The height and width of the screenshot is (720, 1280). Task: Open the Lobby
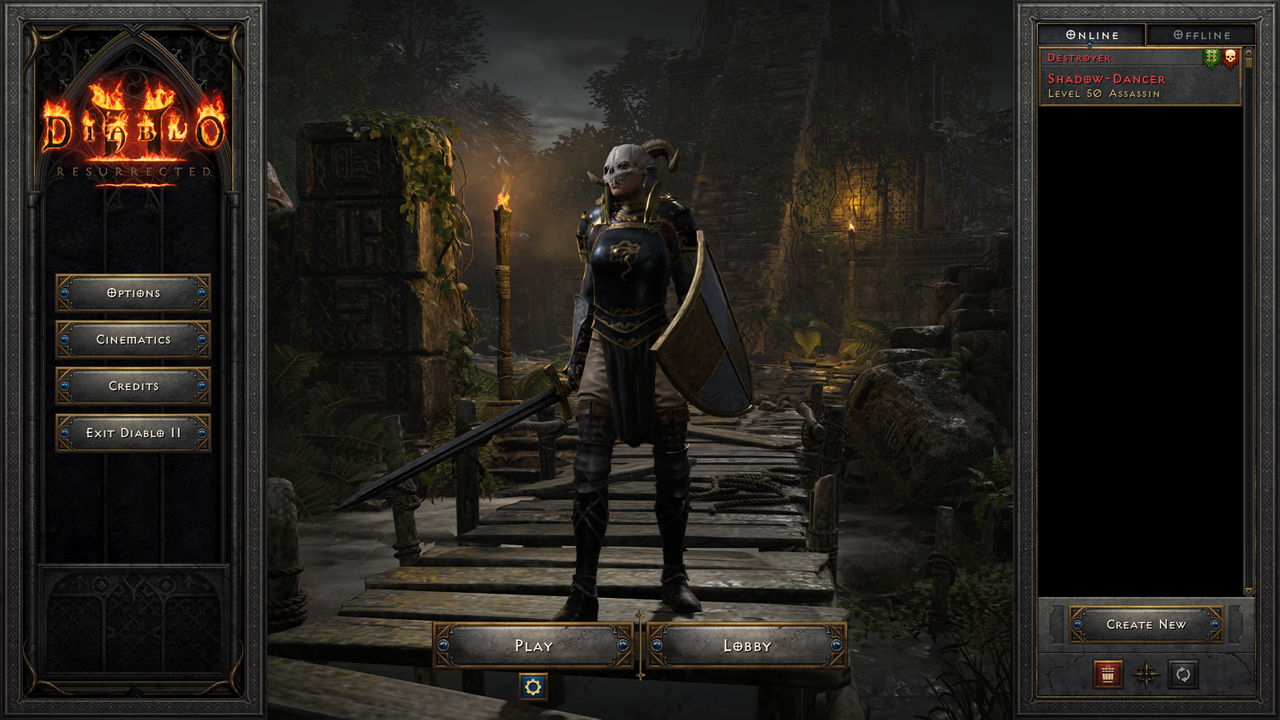tap(746, 646)
